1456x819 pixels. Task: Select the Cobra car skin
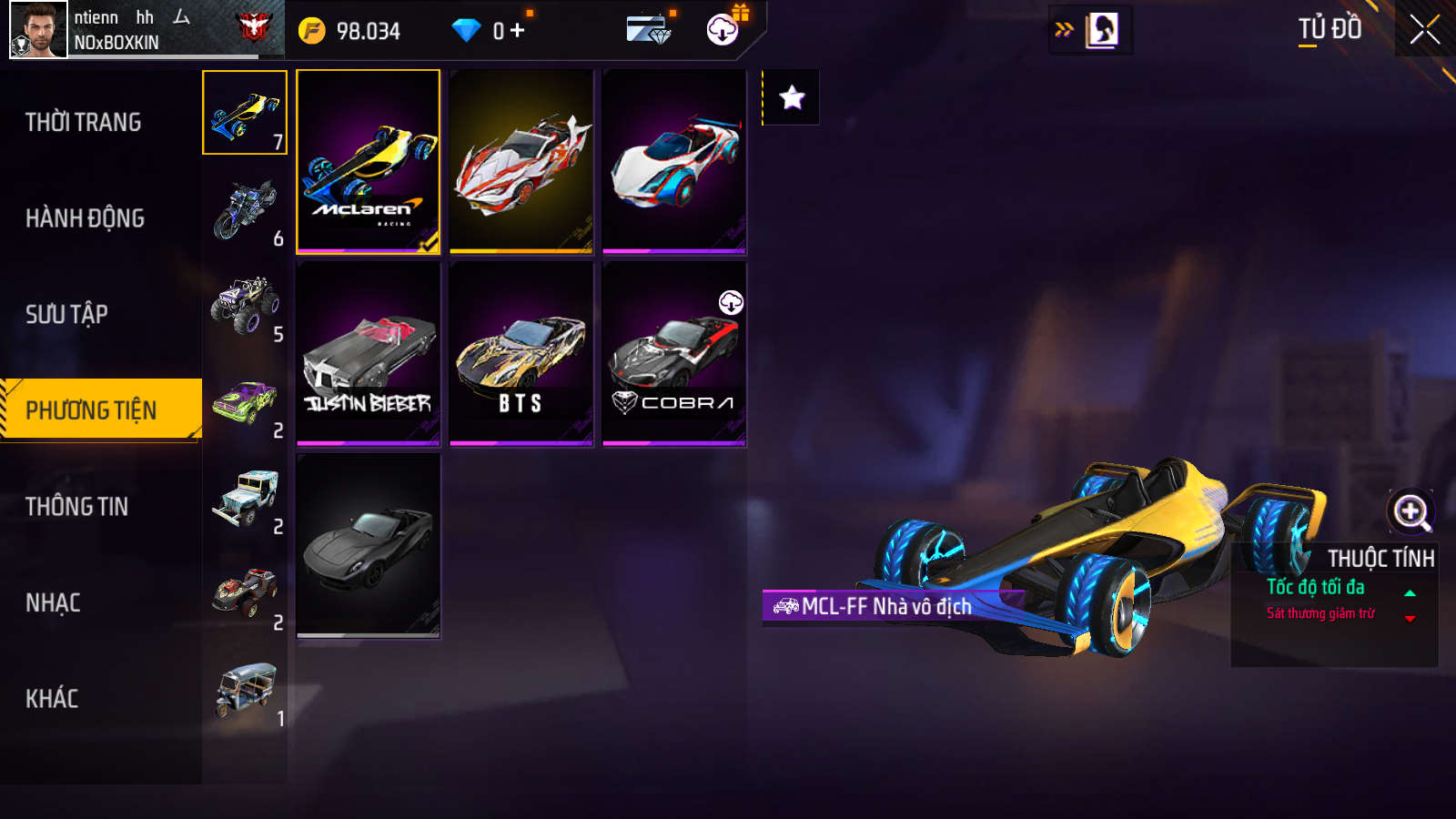coord(674,354)
